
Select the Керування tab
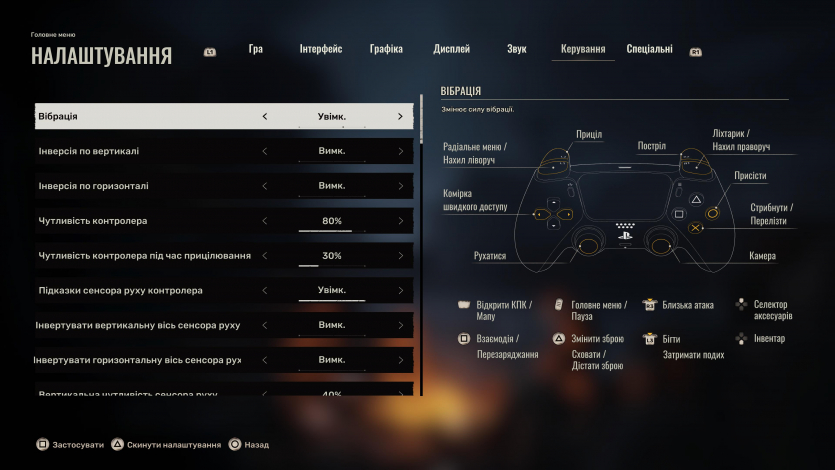pos(583,49)
